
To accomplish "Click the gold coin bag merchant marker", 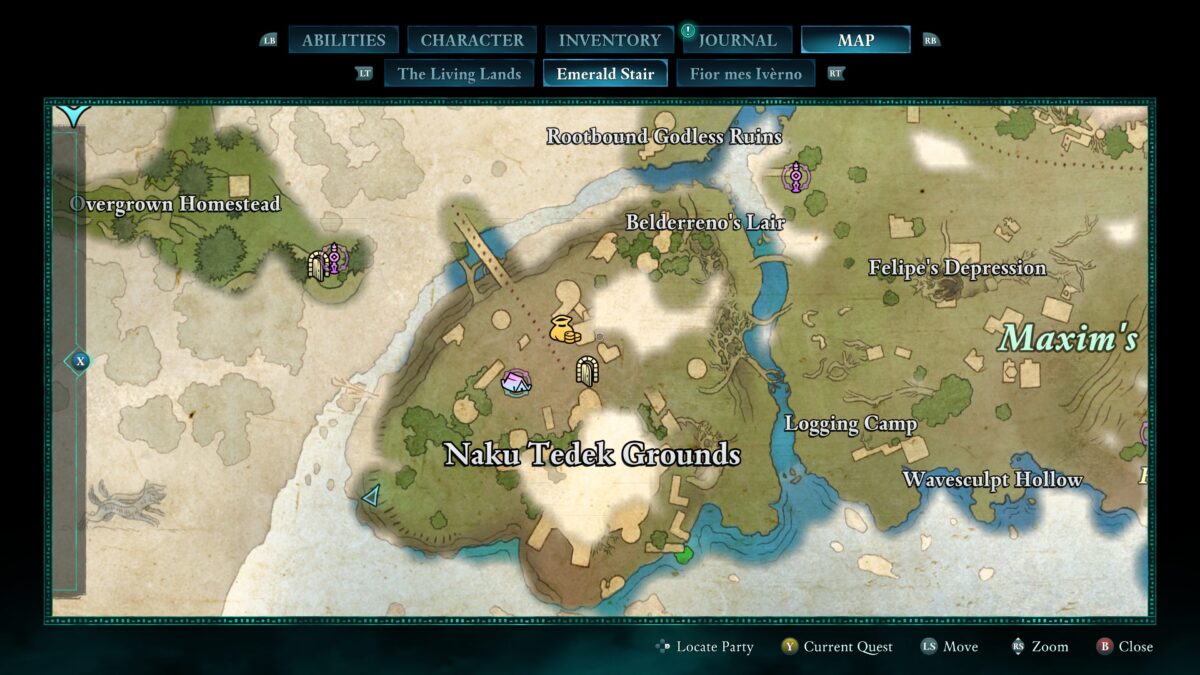I will pyautogui.click(x=564, y=329).
